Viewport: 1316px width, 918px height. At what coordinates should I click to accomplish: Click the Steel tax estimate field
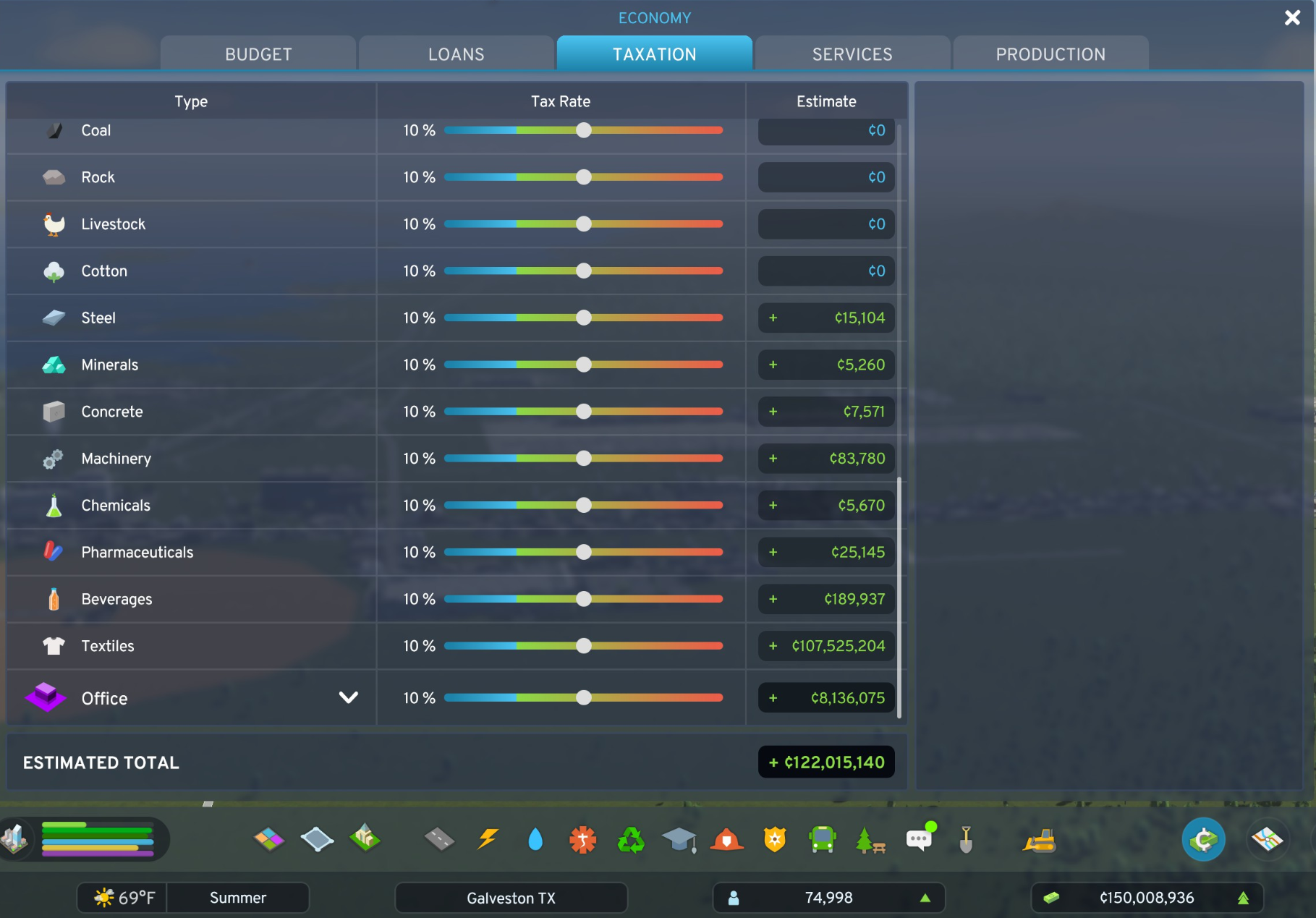pyautogui.click(x=825, y=318)
